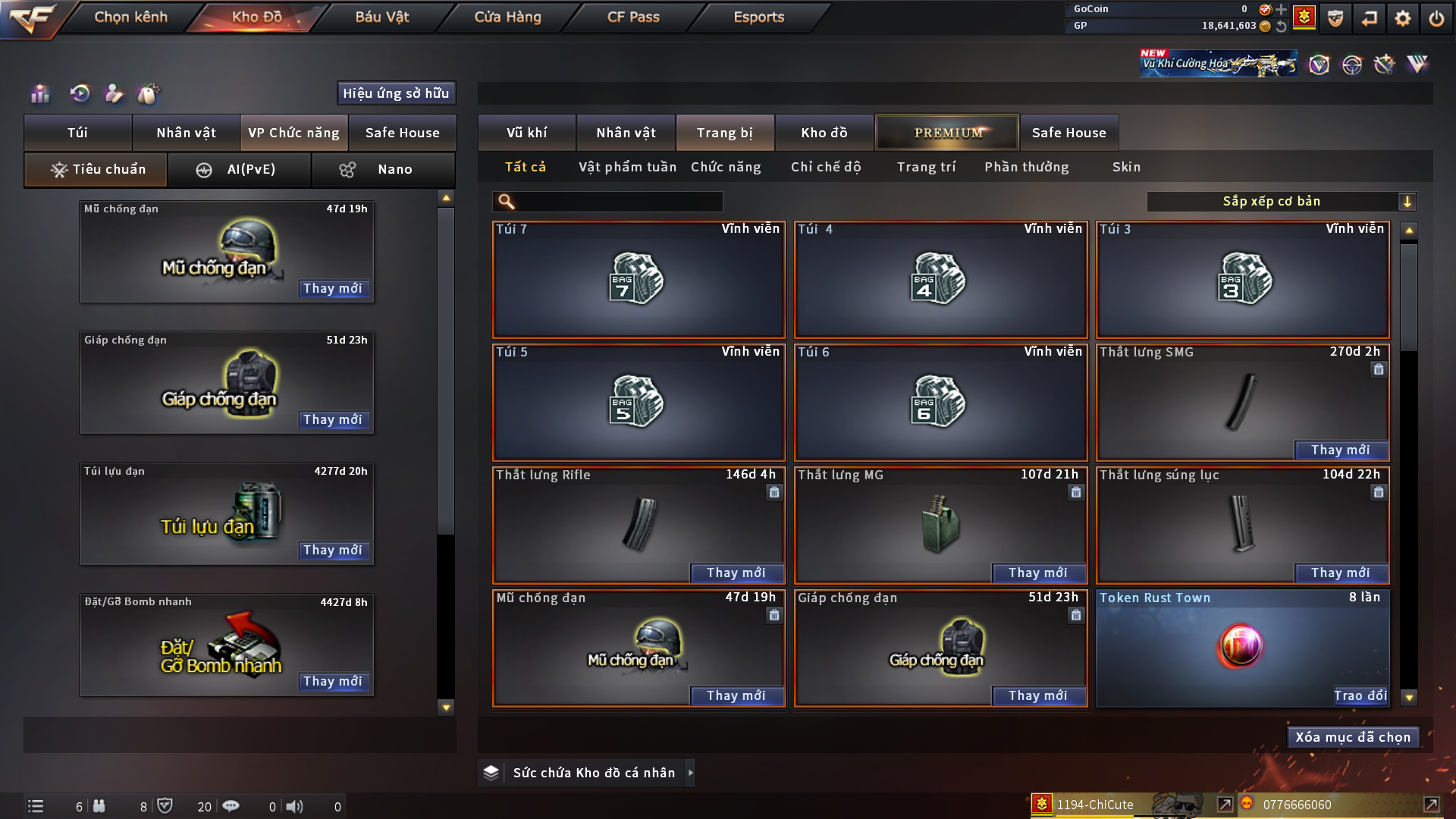The image size is (1456, 819).
Task: Open the Esports menu
Action: pyautogui.click(x=758, y=17)
